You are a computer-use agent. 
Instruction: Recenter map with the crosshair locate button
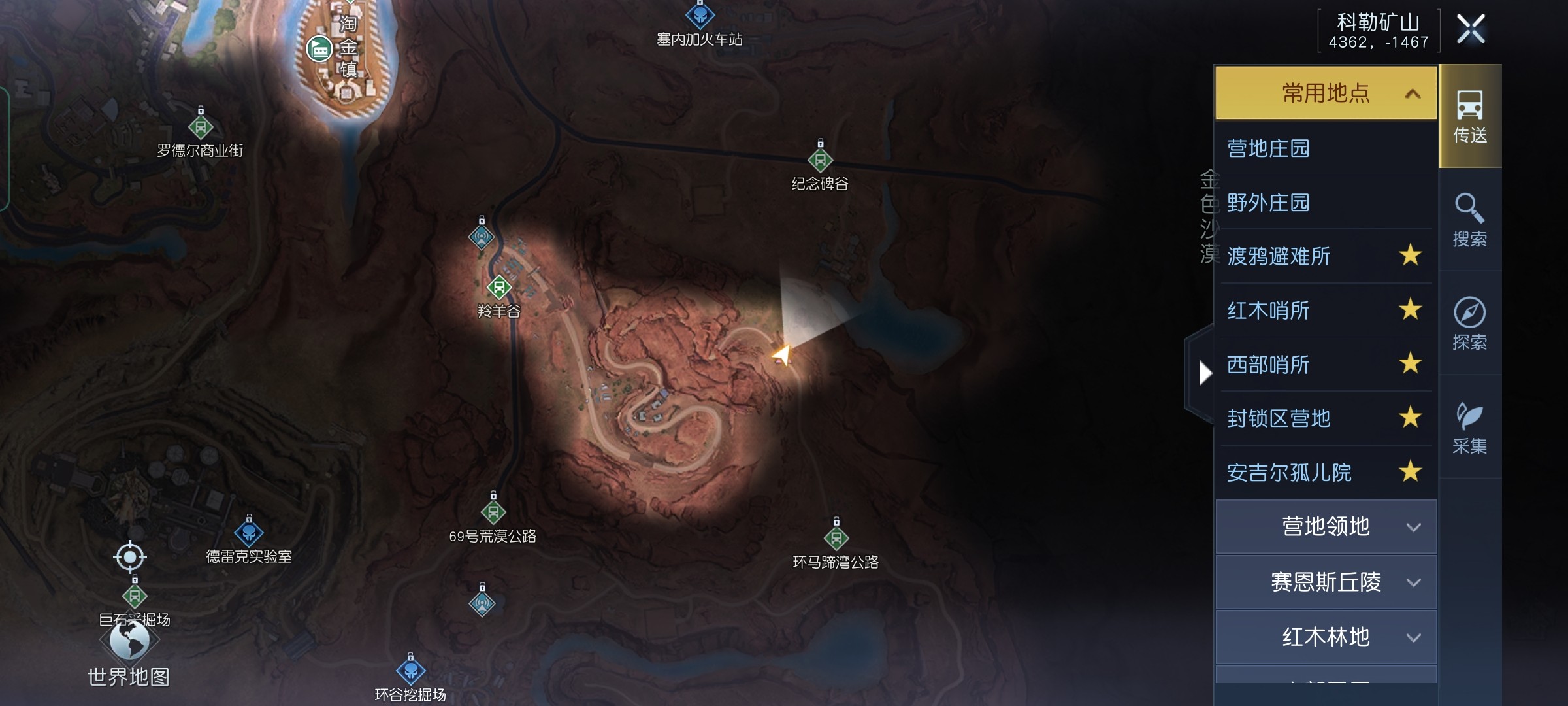click(130, 557)
